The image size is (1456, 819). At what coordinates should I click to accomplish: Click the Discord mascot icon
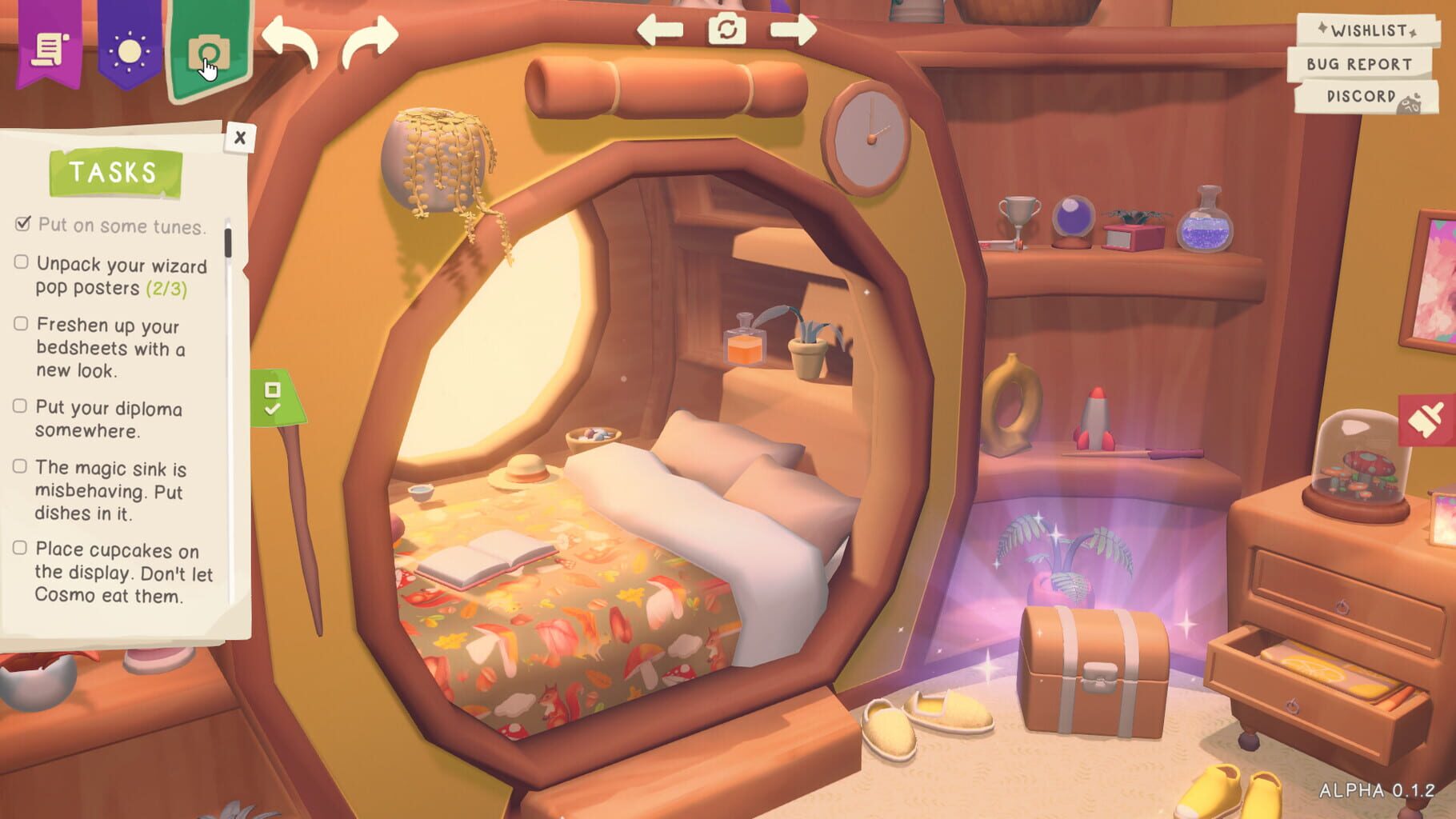click(1408, 102)
